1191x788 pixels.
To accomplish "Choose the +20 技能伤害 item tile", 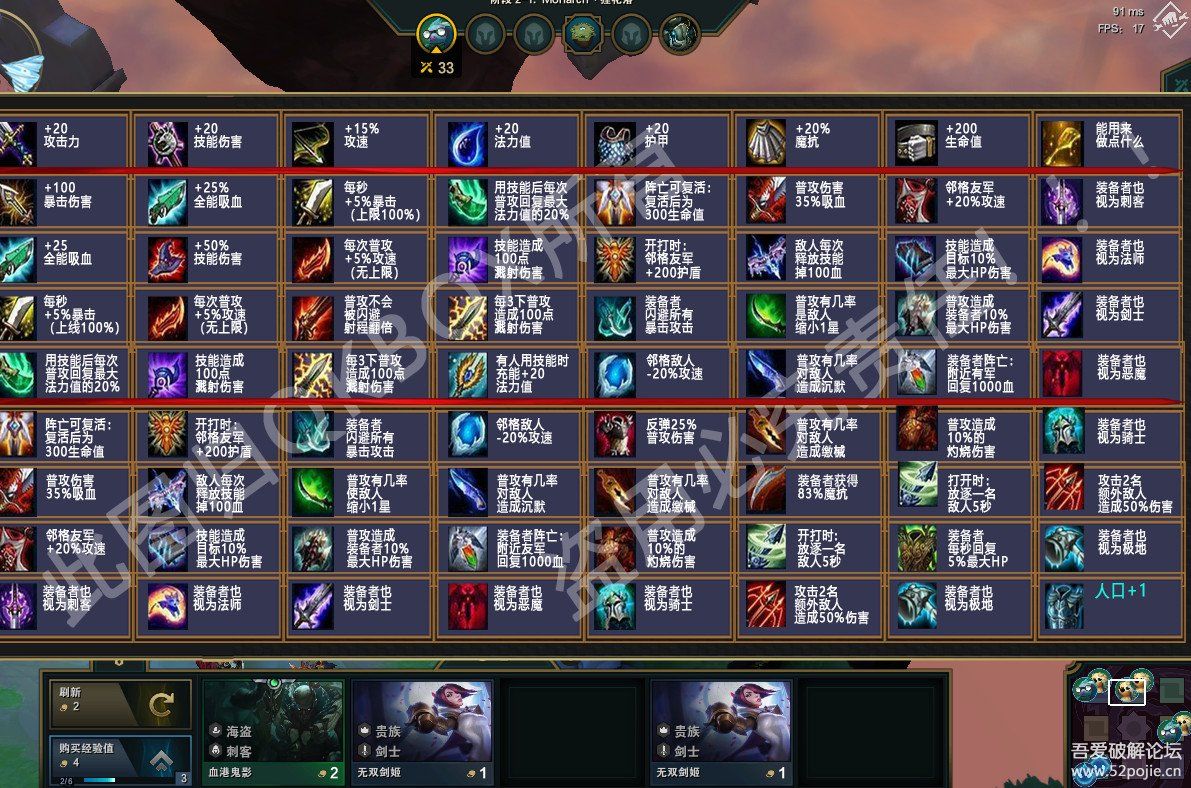I will point(208,142).
